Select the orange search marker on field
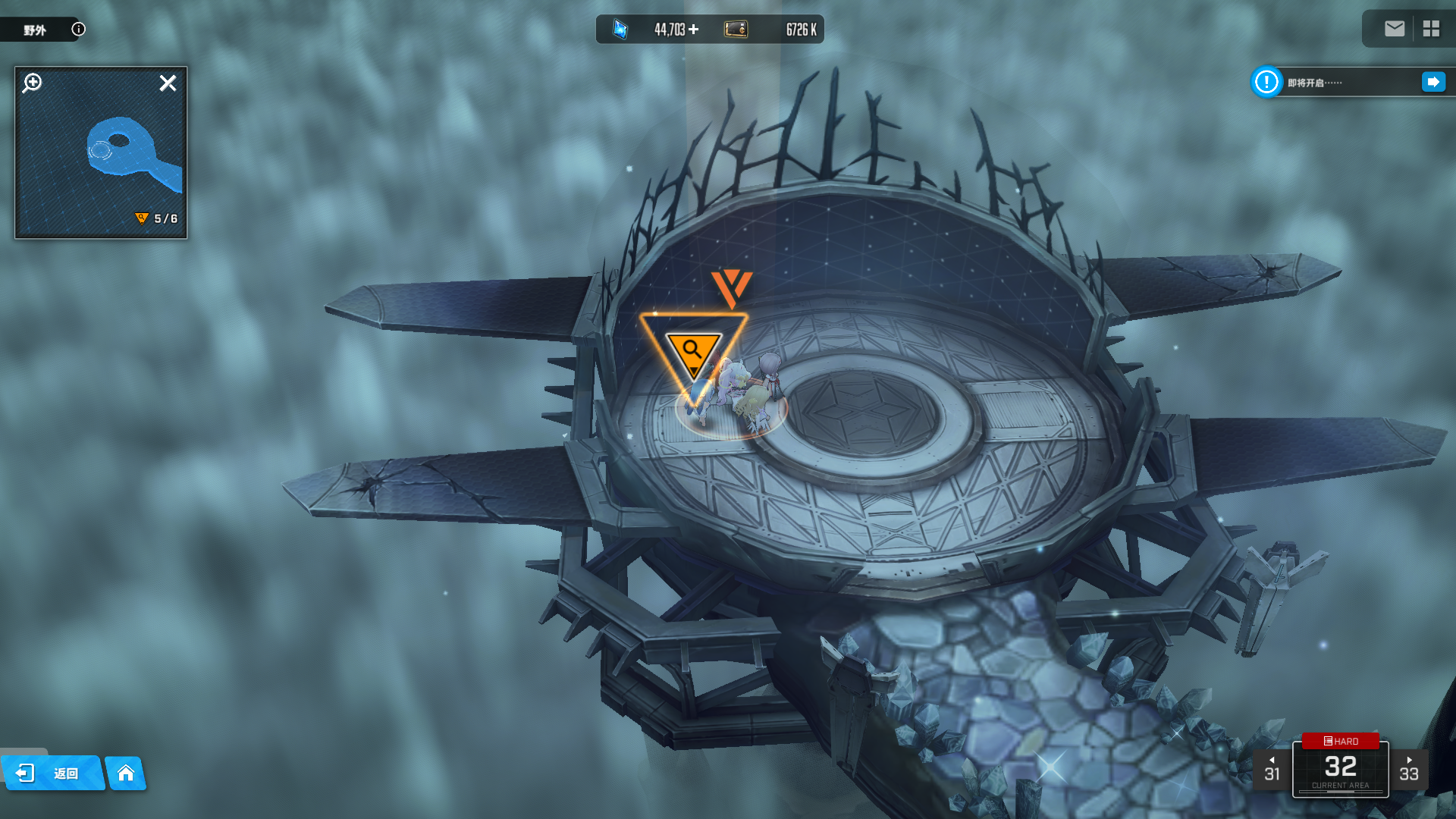 [693, 353]
